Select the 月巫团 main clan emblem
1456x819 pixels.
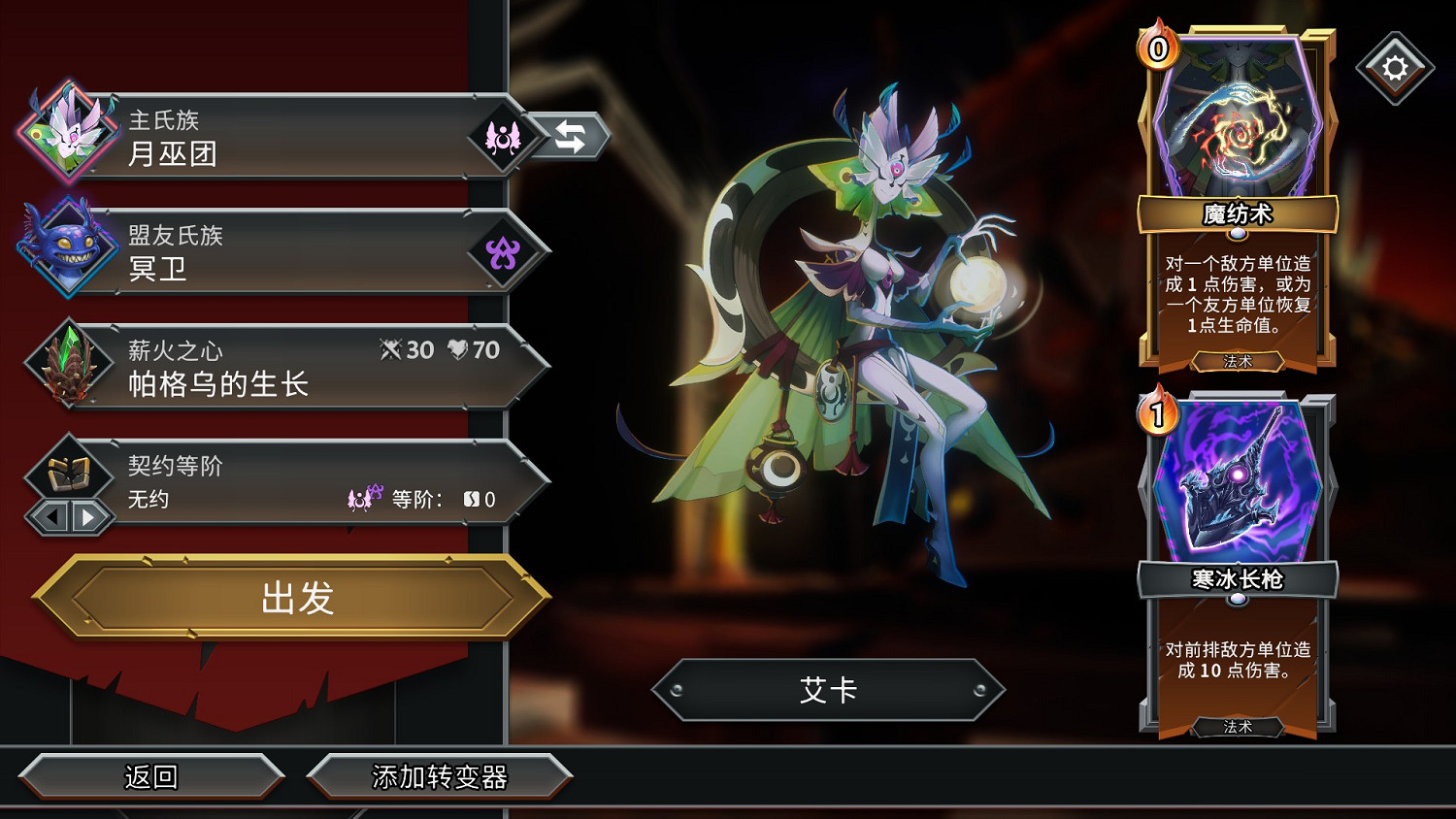pos(68,136)
